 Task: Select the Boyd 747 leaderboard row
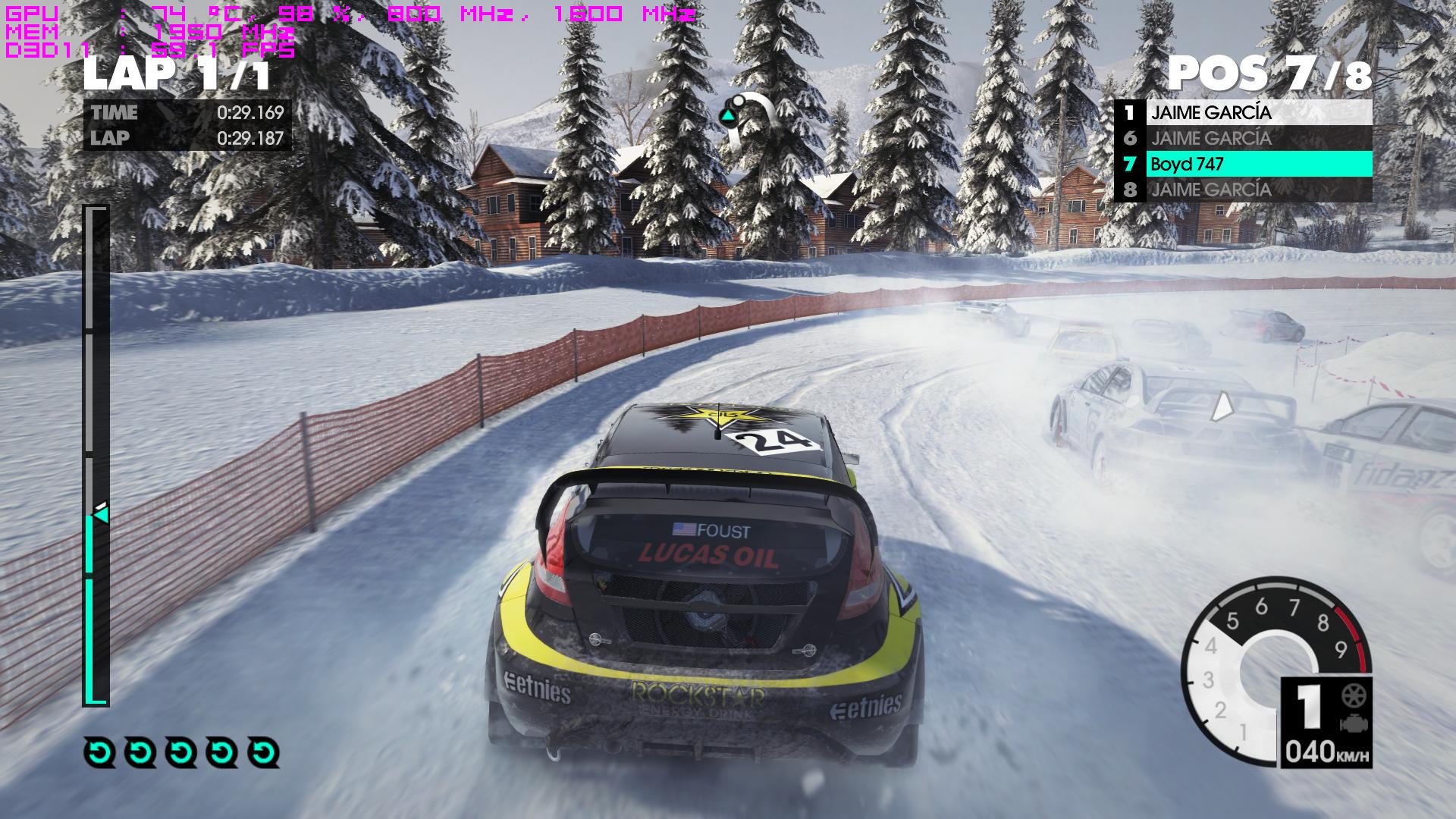pyautogui.click(x=1244, y=164)
